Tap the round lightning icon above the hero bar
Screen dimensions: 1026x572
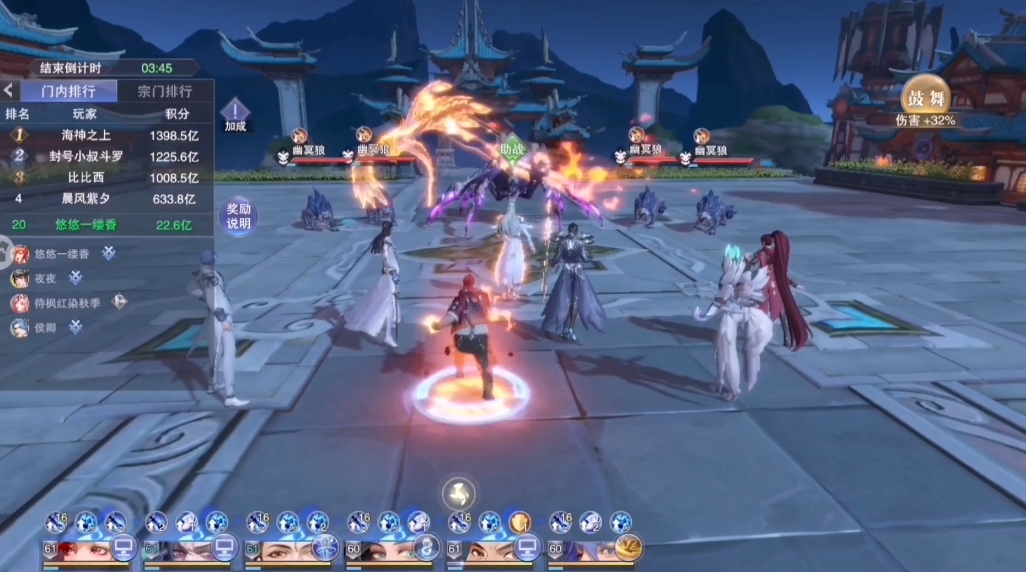pos(459,492)
